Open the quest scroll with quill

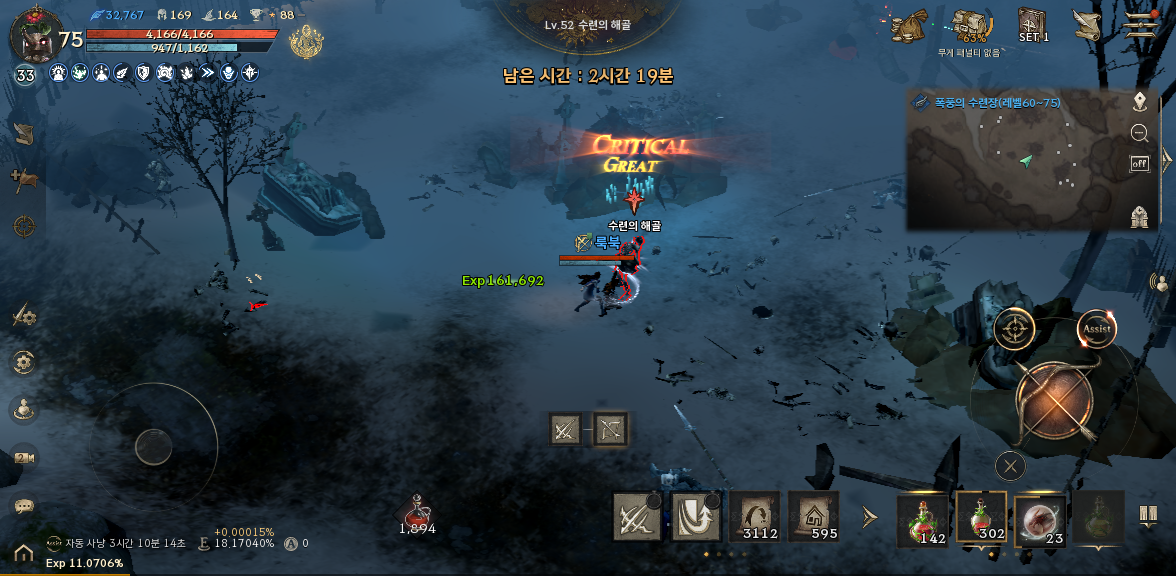1086,24
